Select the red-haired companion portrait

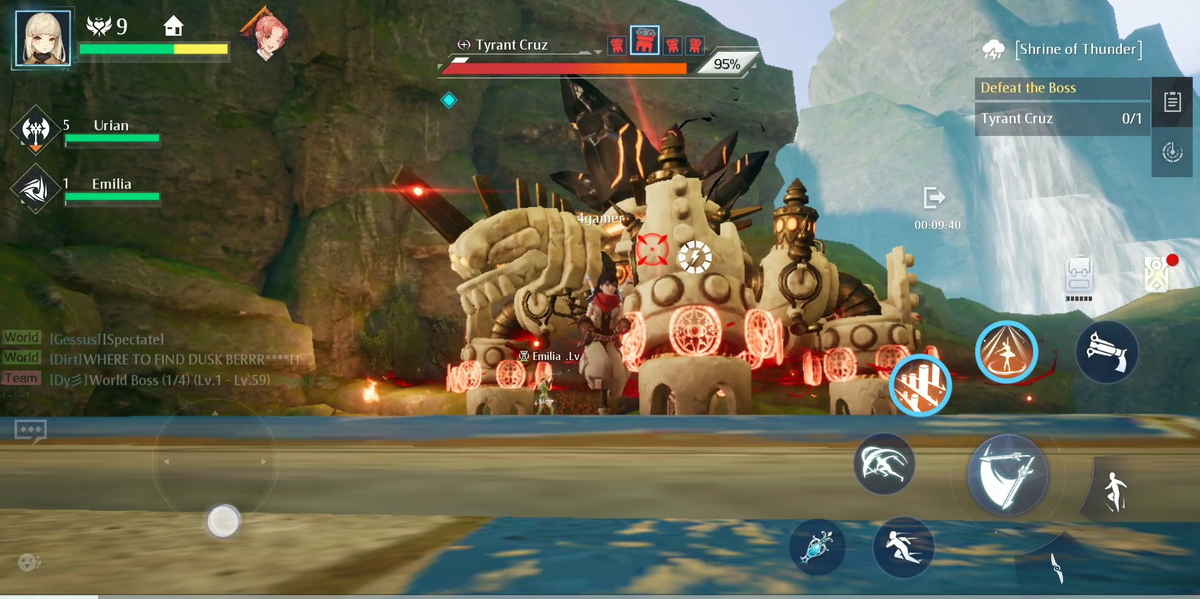point(262,35)
